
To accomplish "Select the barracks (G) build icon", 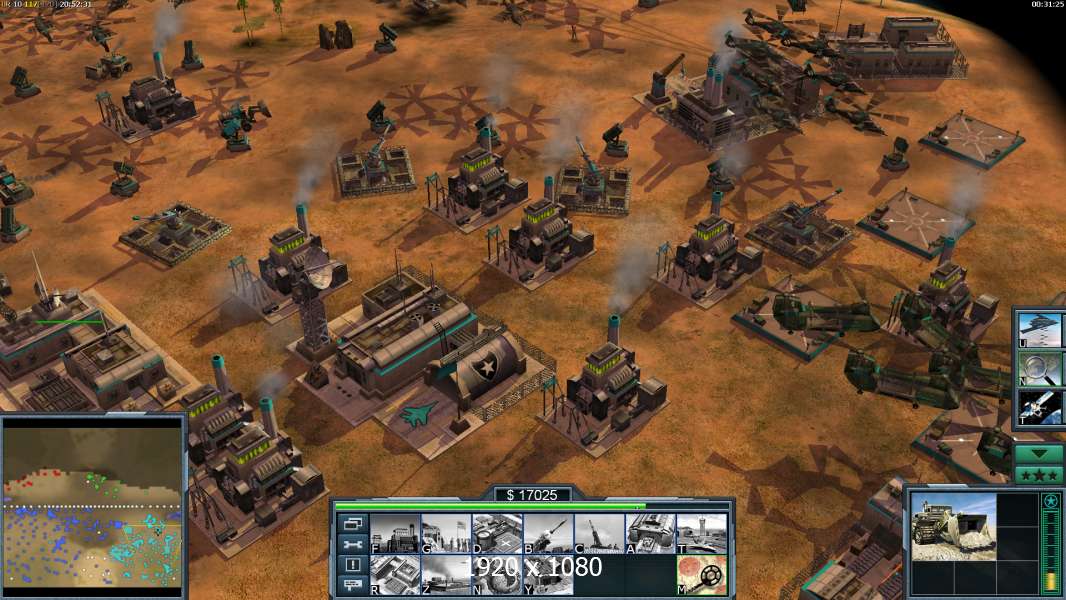I will point(446,534).
